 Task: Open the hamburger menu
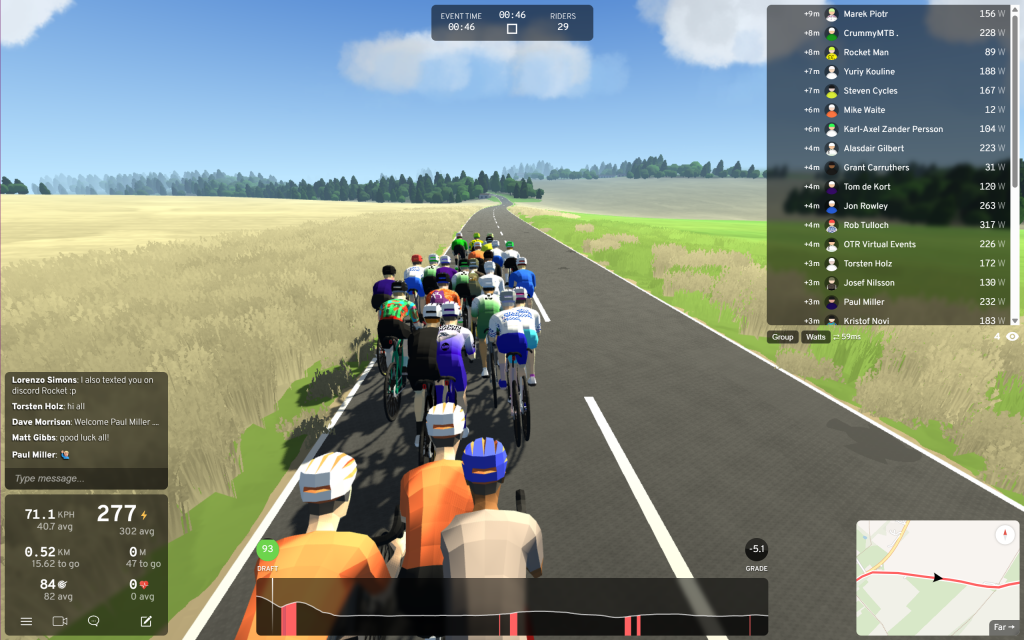click(27, 621)
